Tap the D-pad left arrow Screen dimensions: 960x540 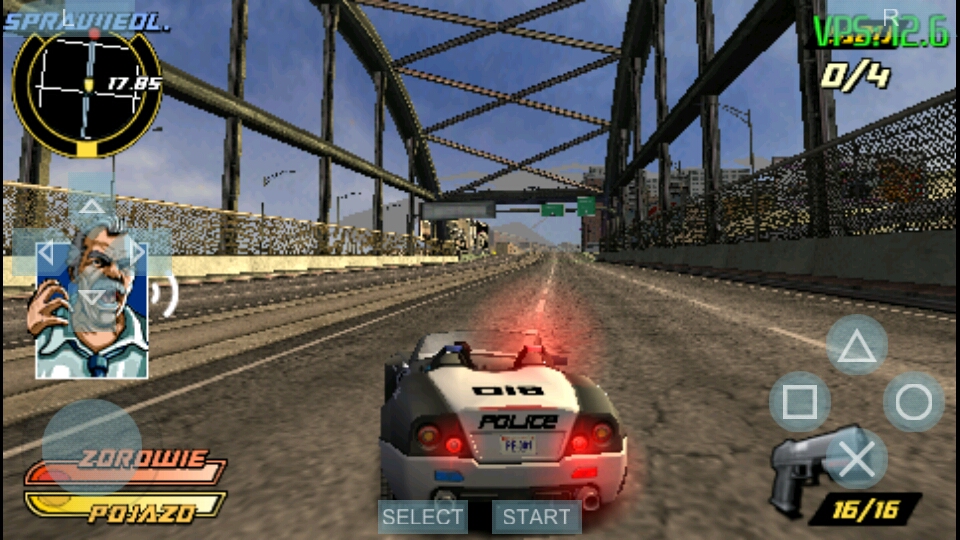[45, 252]
